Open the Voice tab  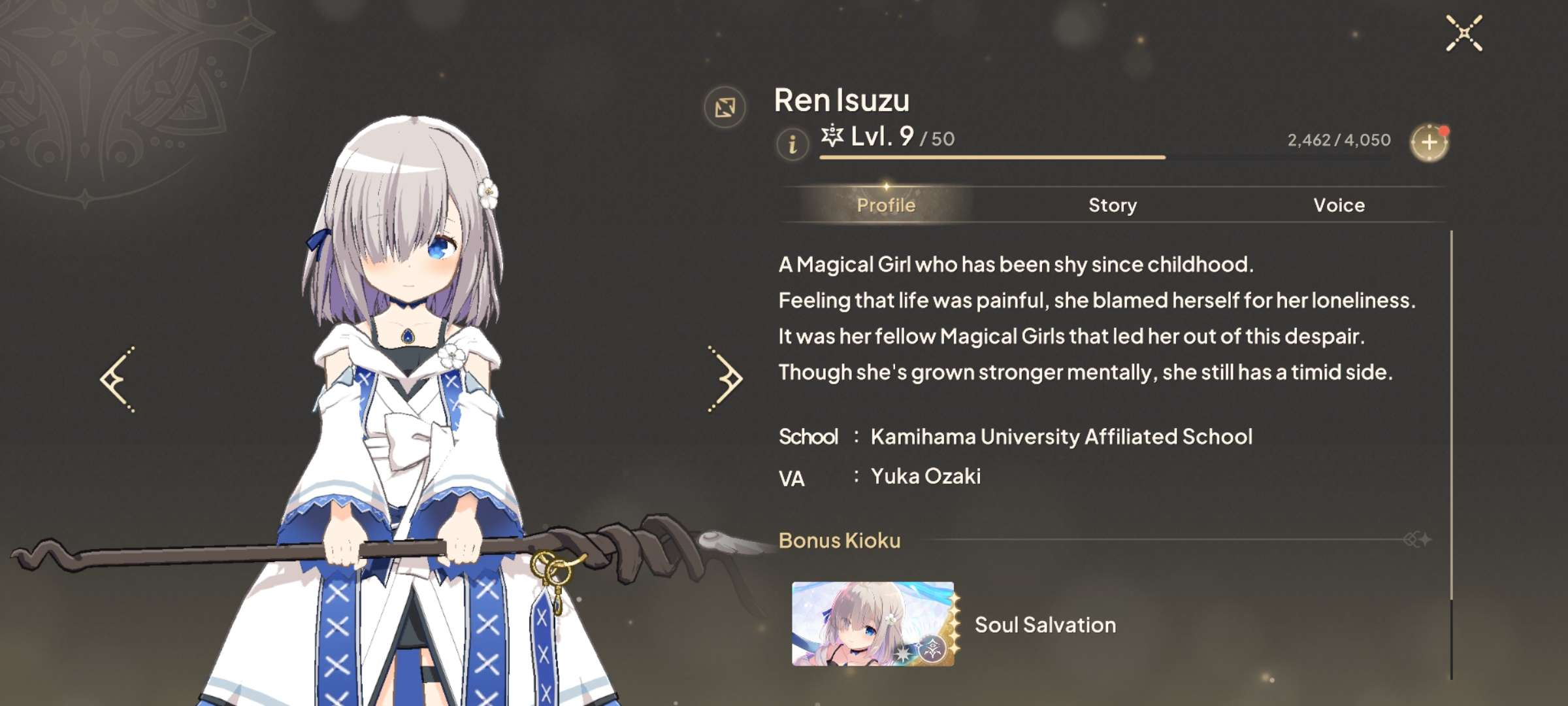pyautogui.click(x=1339, y=205)
